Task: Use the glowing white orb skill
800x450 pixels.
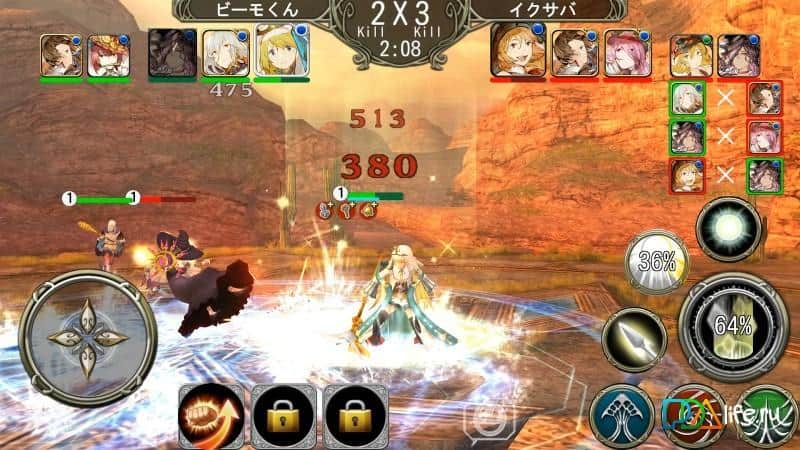Action: pyautogui.click(x=727, y=228)
